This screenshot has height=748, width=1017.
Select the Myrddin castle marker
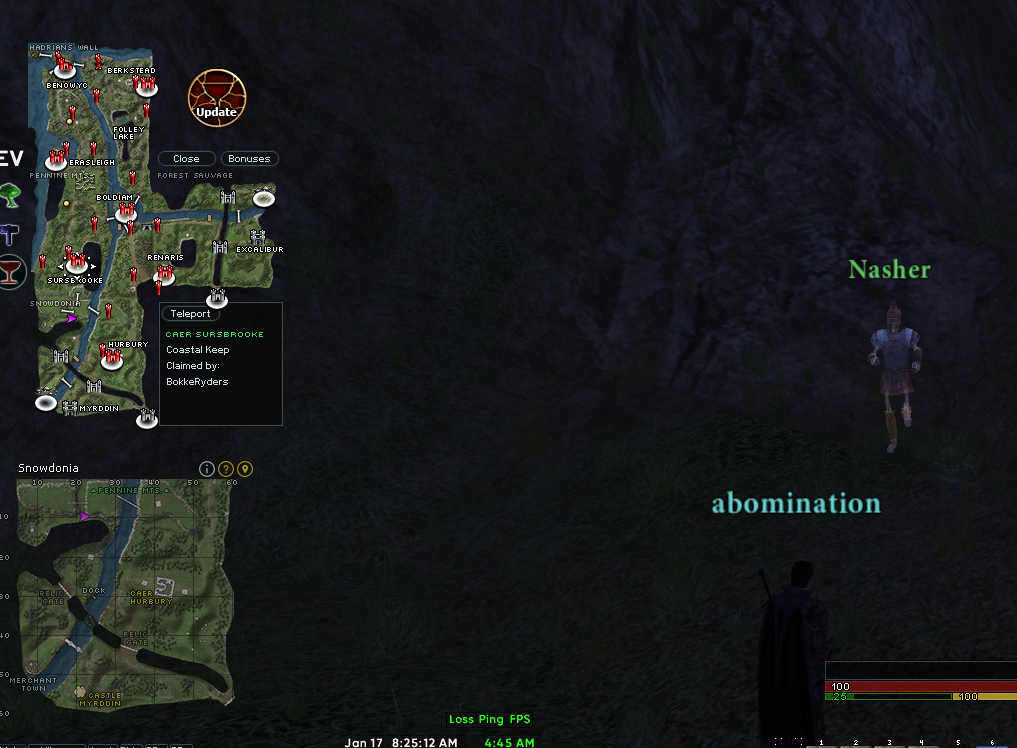(x=70, y=407)
